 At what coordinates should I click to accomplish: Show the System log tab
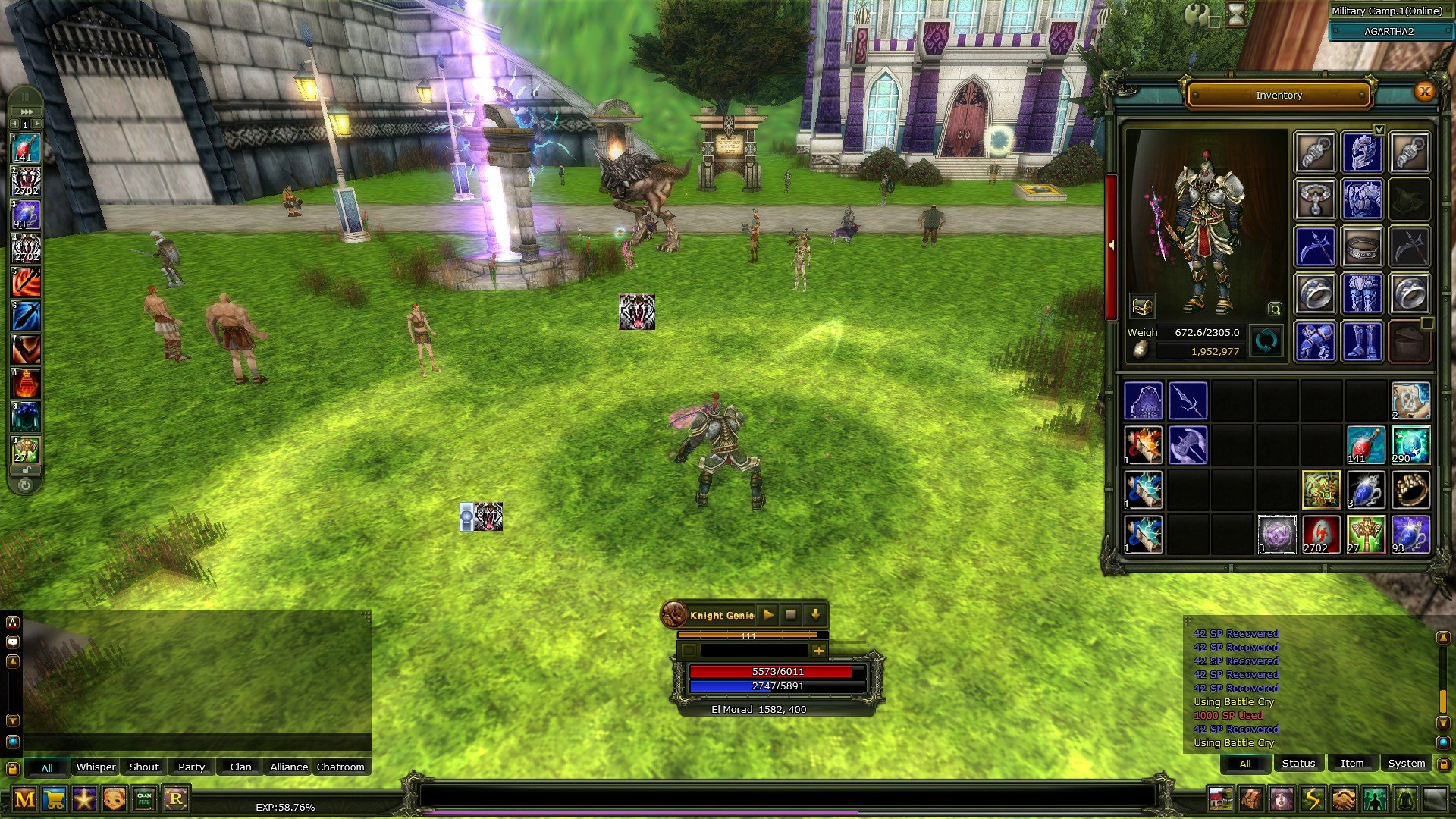[1406, 763]
